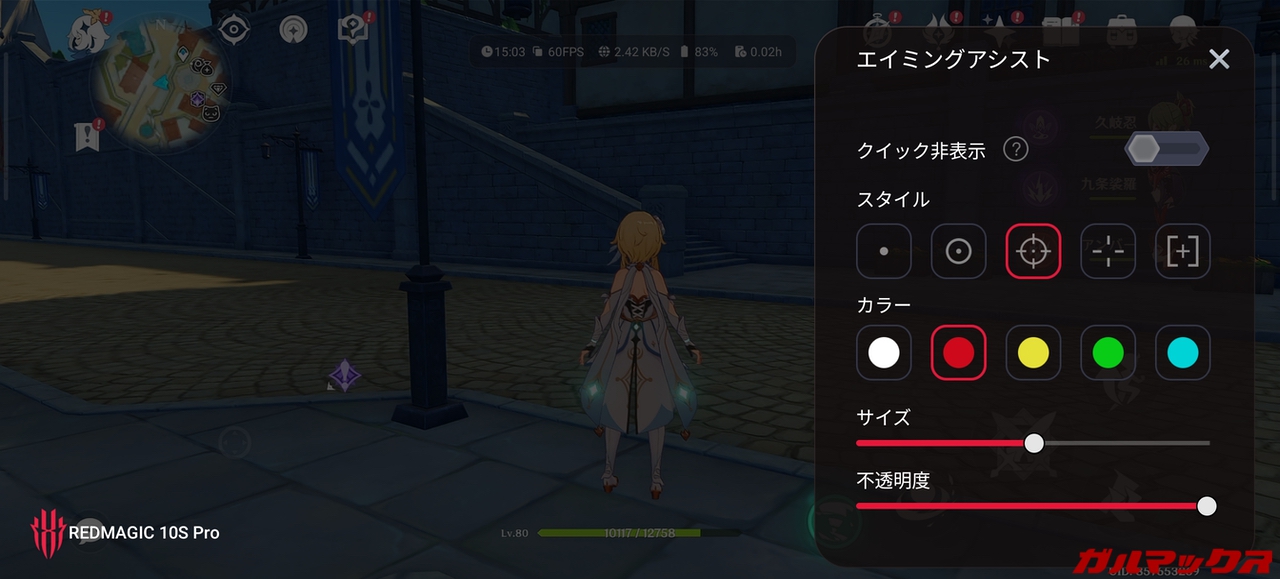Screen dimensions: 1280x579
Task: Pick the dashed cross crosshair style
Action: (1108, 251)
